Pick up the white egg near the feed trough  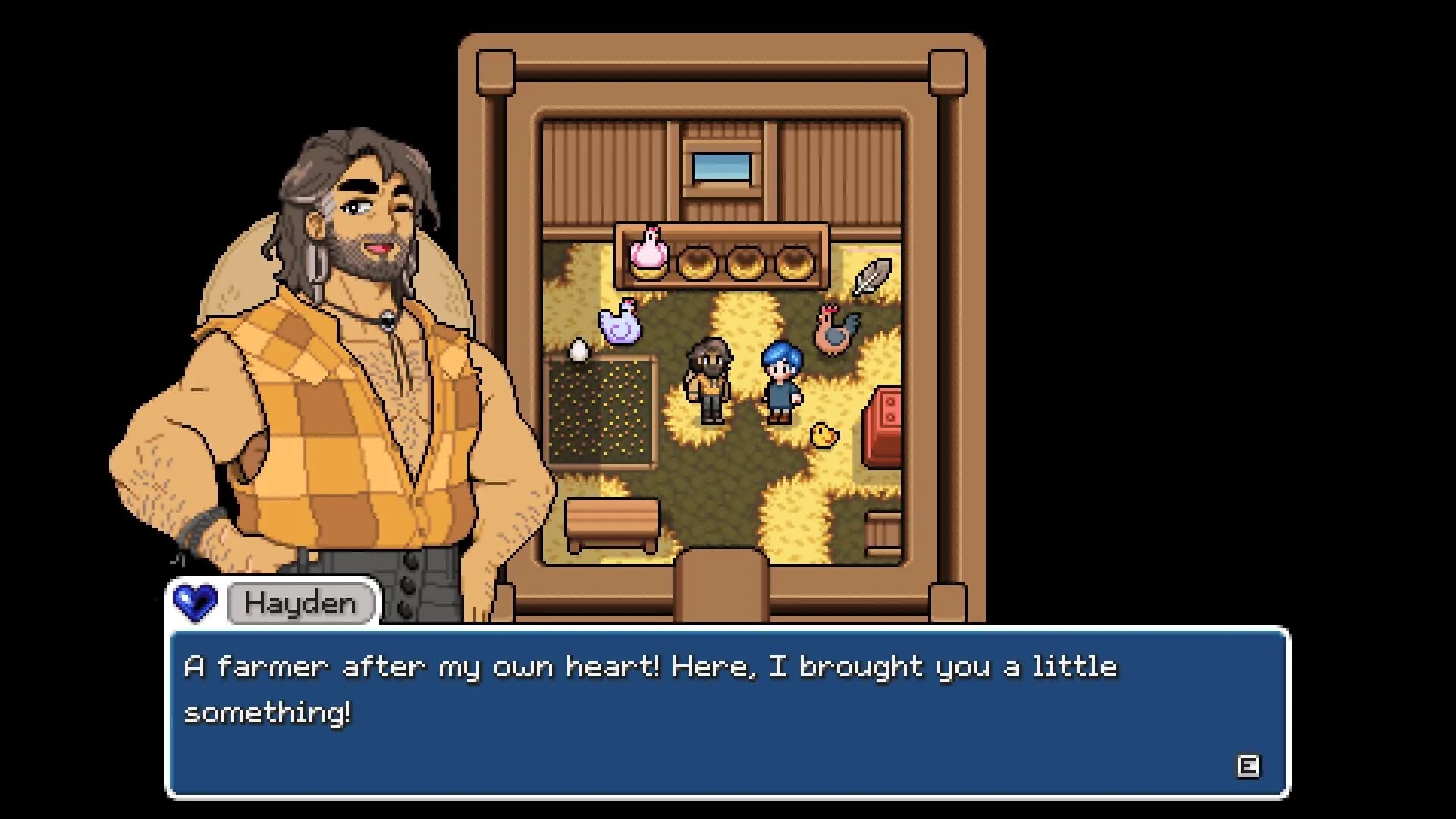[578, 351]
